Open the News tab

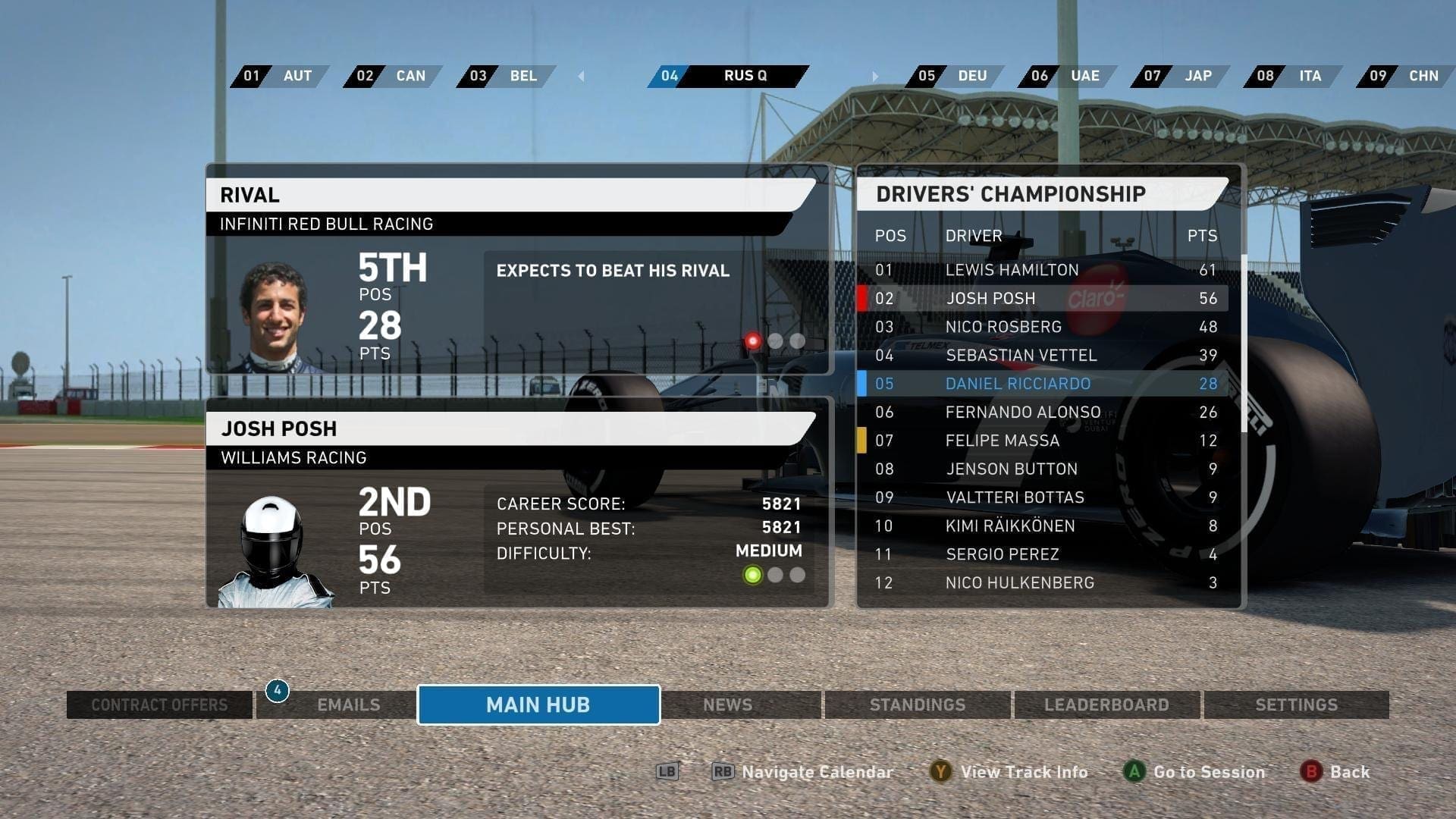tap(728, 704)
